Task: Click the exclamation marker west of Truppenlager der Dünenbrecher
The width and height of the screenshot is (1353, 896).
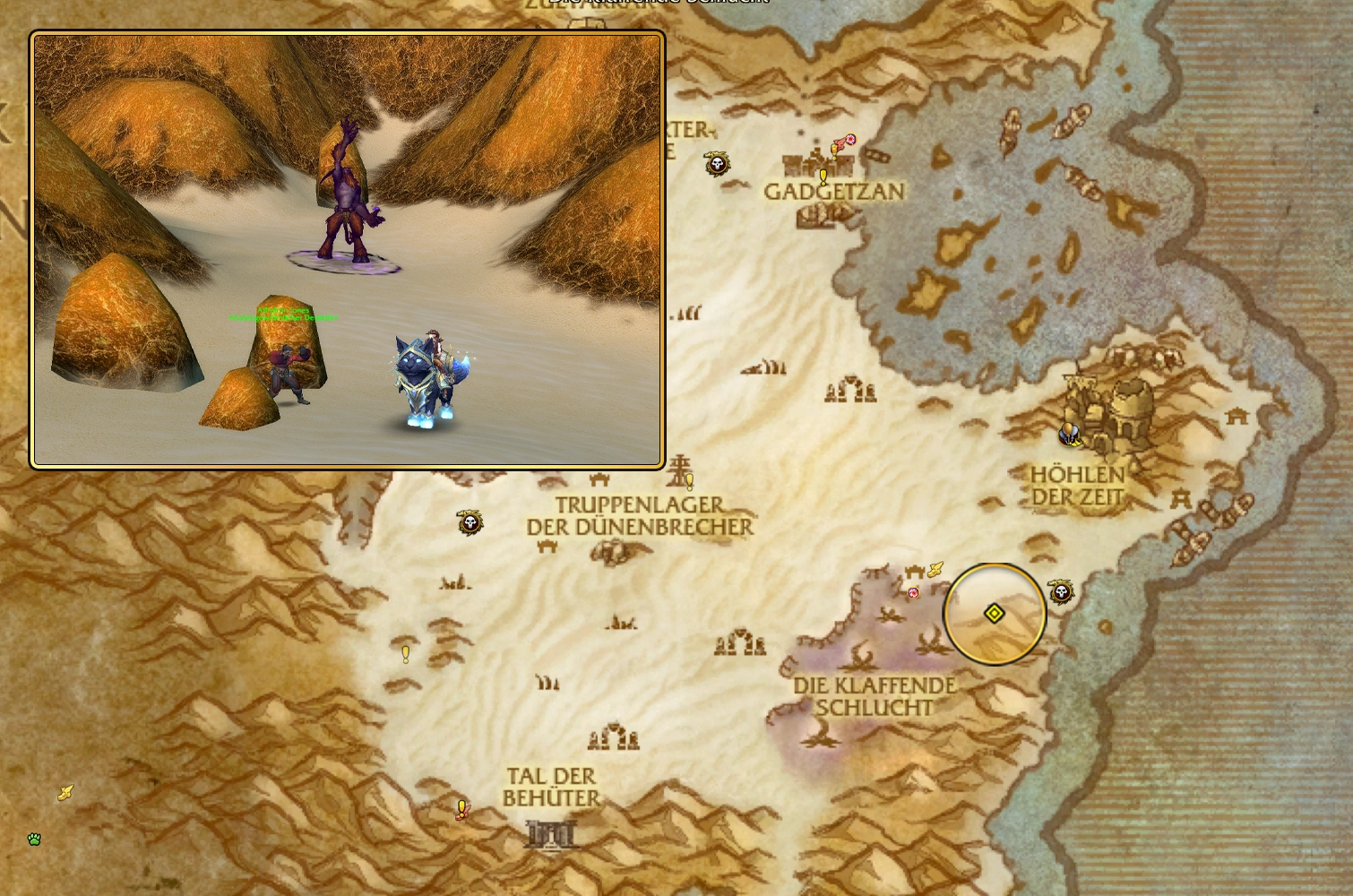Action: 405,655
